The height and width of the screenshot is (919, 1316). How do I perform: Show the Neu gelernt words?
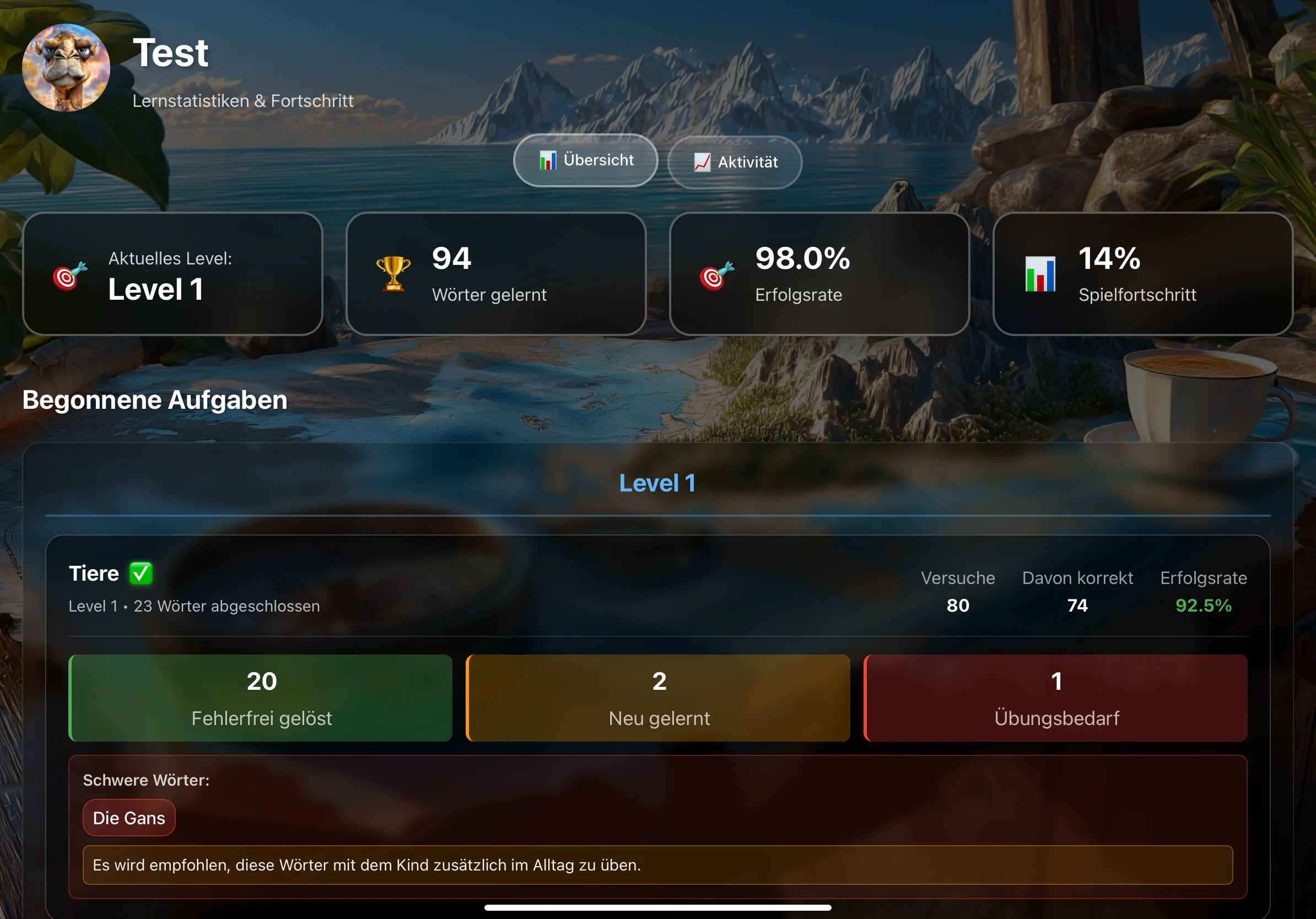pos(658,698)
